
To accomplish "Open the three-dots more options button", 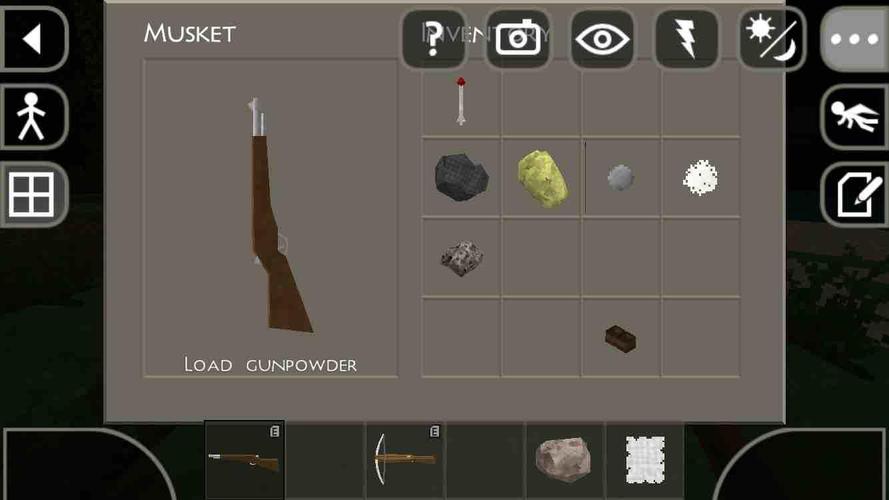I will click(x=854, y=39).
